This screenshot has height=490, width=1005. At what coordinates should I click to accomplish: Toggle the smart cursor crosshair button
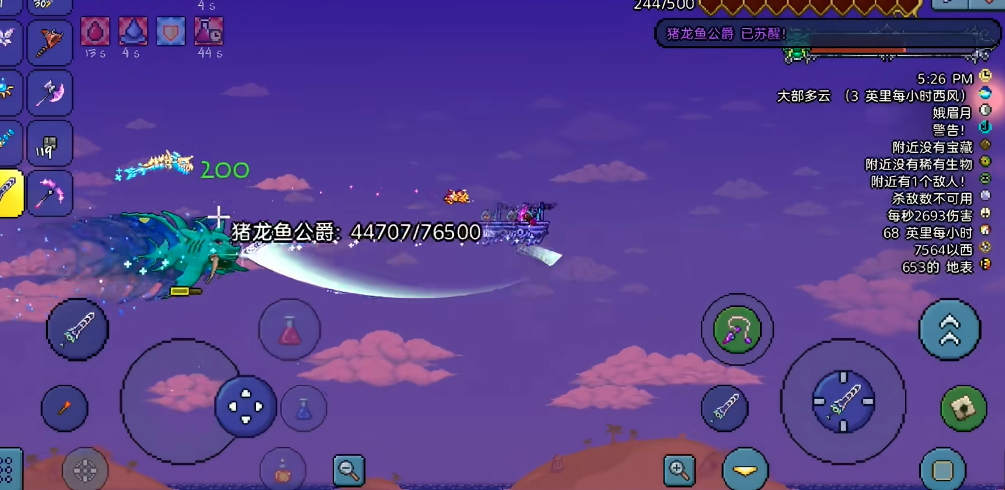pyautogui.click(x=85, y=469)
